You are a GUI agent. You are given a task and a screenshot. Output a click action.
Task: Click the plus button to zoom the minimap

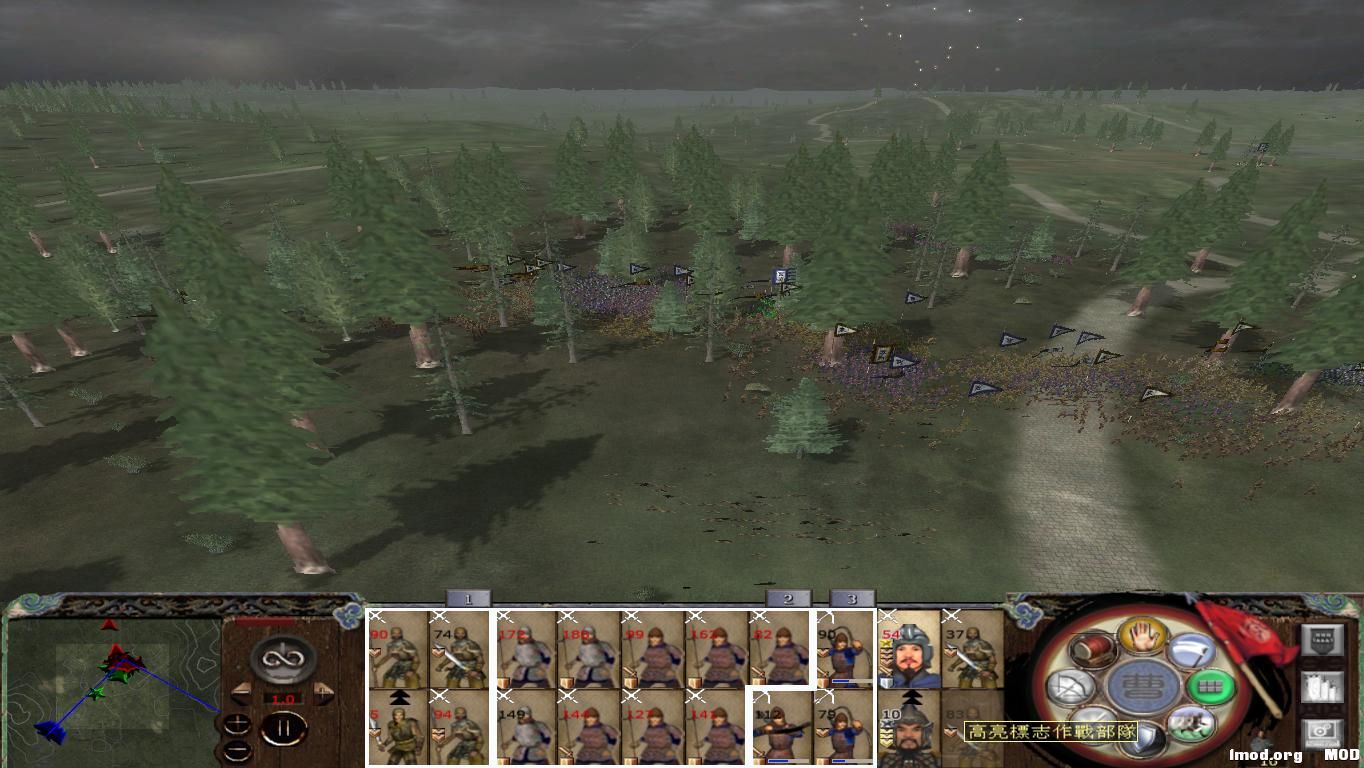[x=238, y=725]
